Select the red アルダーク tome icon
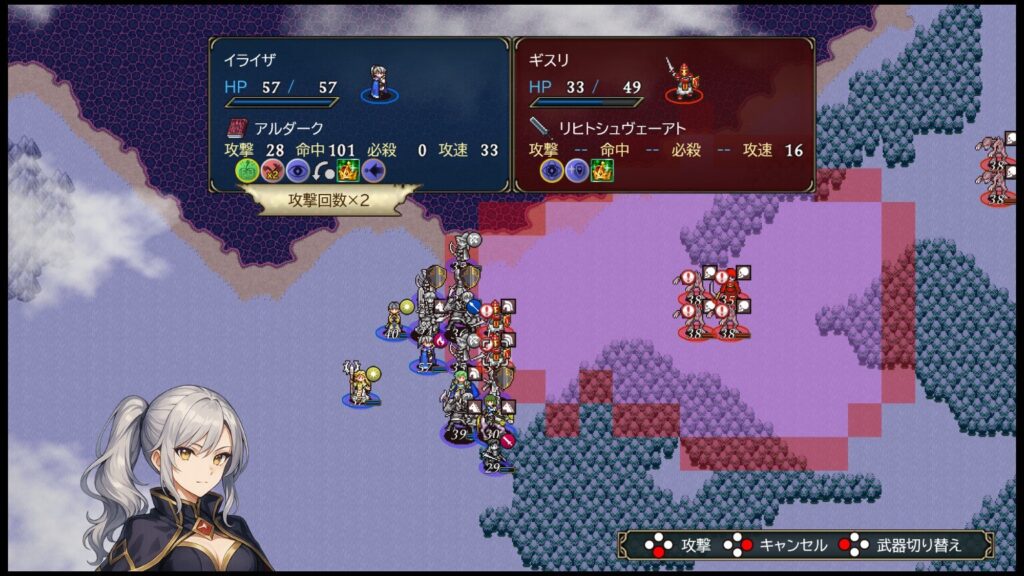Image resolution: width=1024 pixels, height=576 pixels. pyautogui.click(x=236, y=128)
